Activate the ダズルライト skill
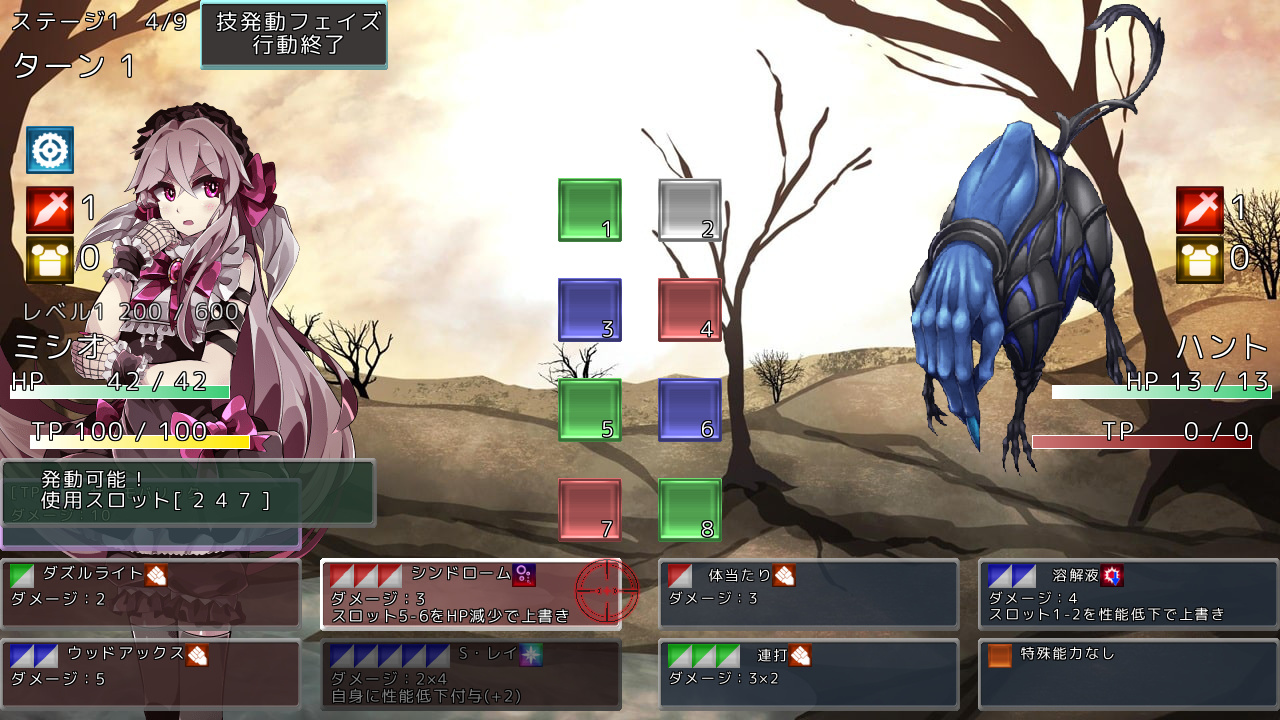1280x720 pixels. (x=150, y=594)
